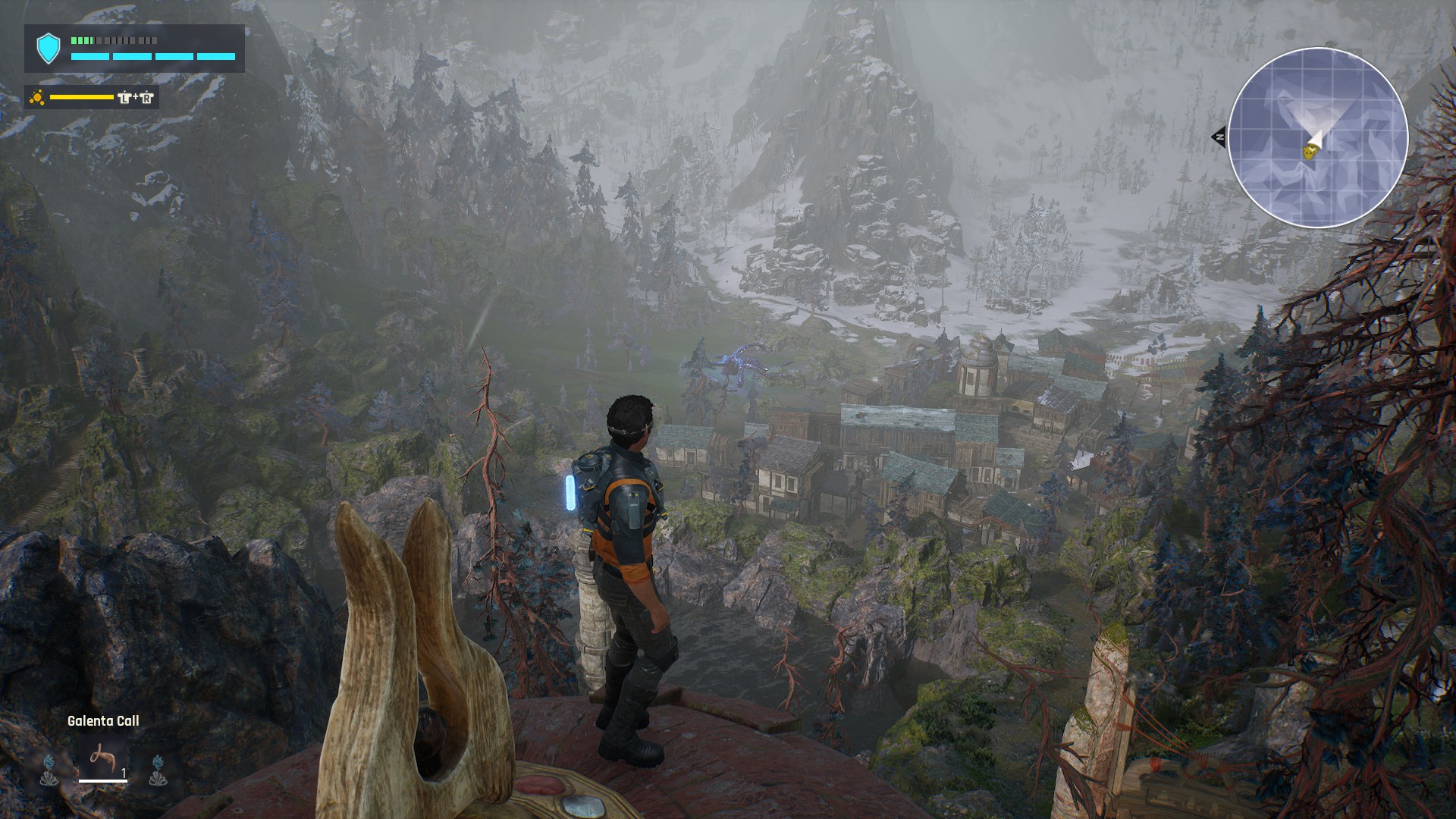The width and height of the screenshot is (1456, 819).
Task: Open the circular minimap
Action: point(1317,137)
